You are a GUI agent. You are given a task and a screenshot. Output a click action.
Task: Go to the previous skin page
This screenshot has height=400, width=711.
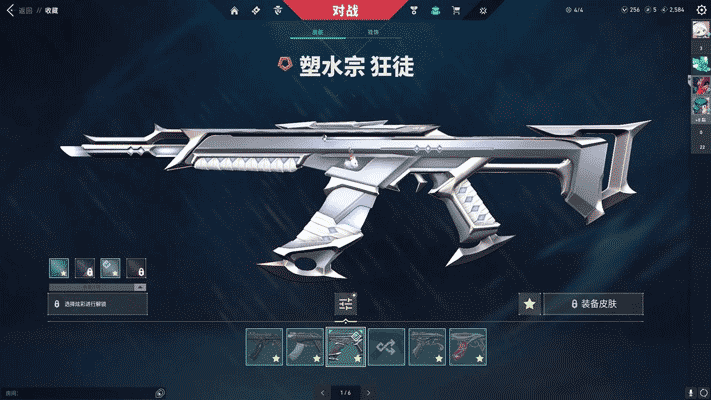pyautogui.click(x=322, y=392)
